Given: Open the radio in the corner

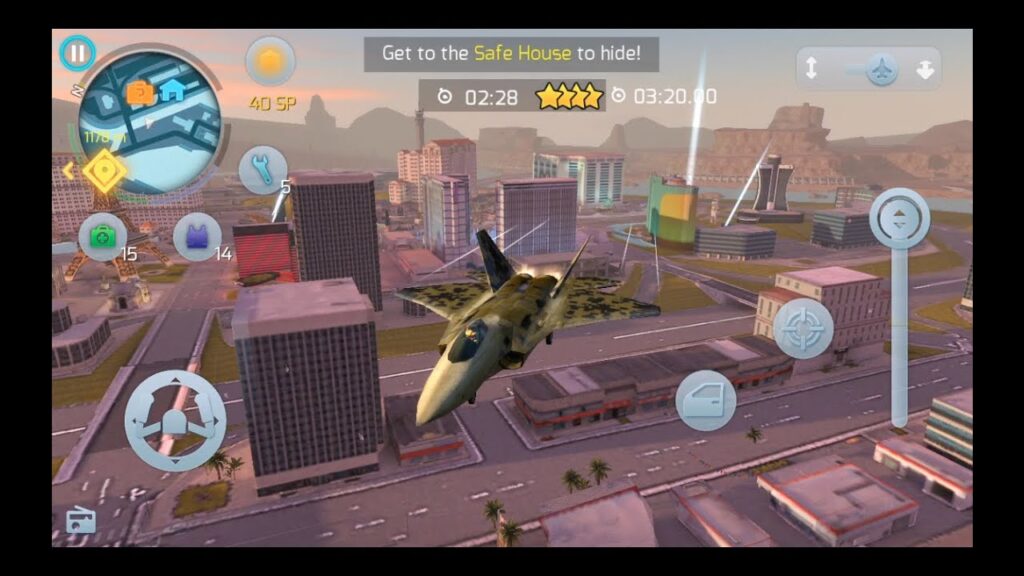Looking at the screenshot, I should click(x=81, y=520).
